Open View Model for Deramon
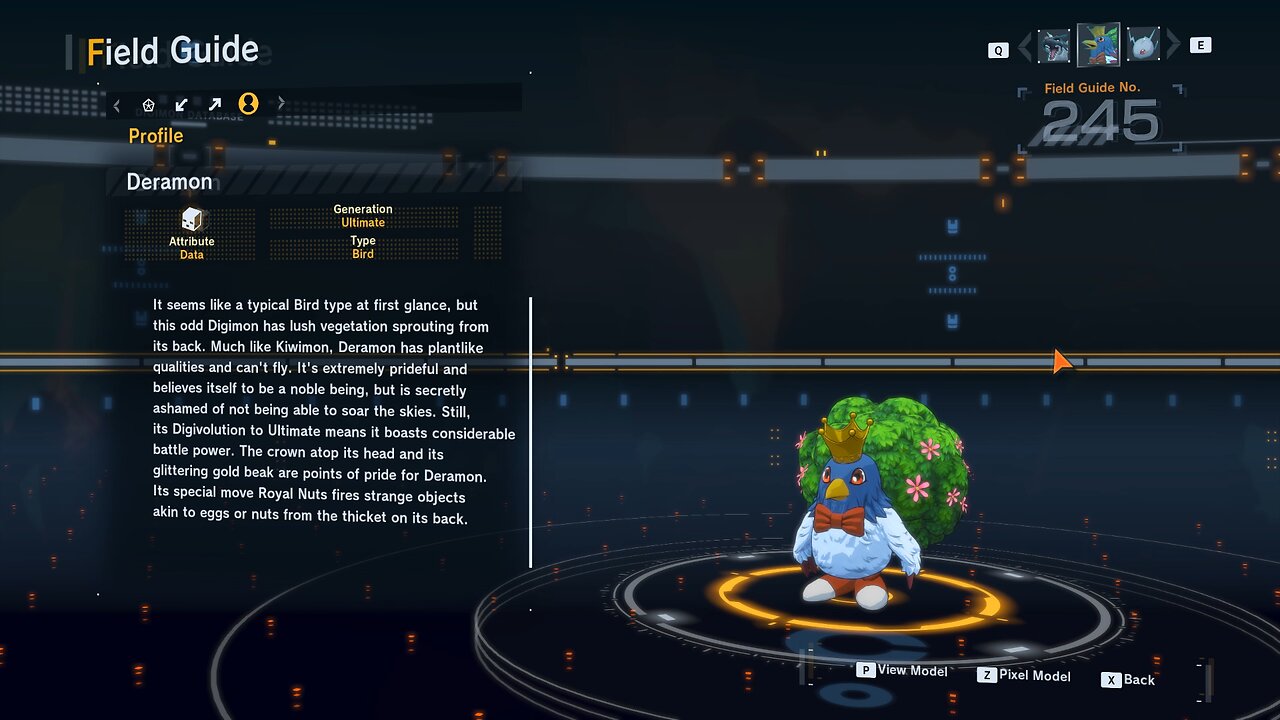The image size is (1280, 720). (x=902, y=670)
